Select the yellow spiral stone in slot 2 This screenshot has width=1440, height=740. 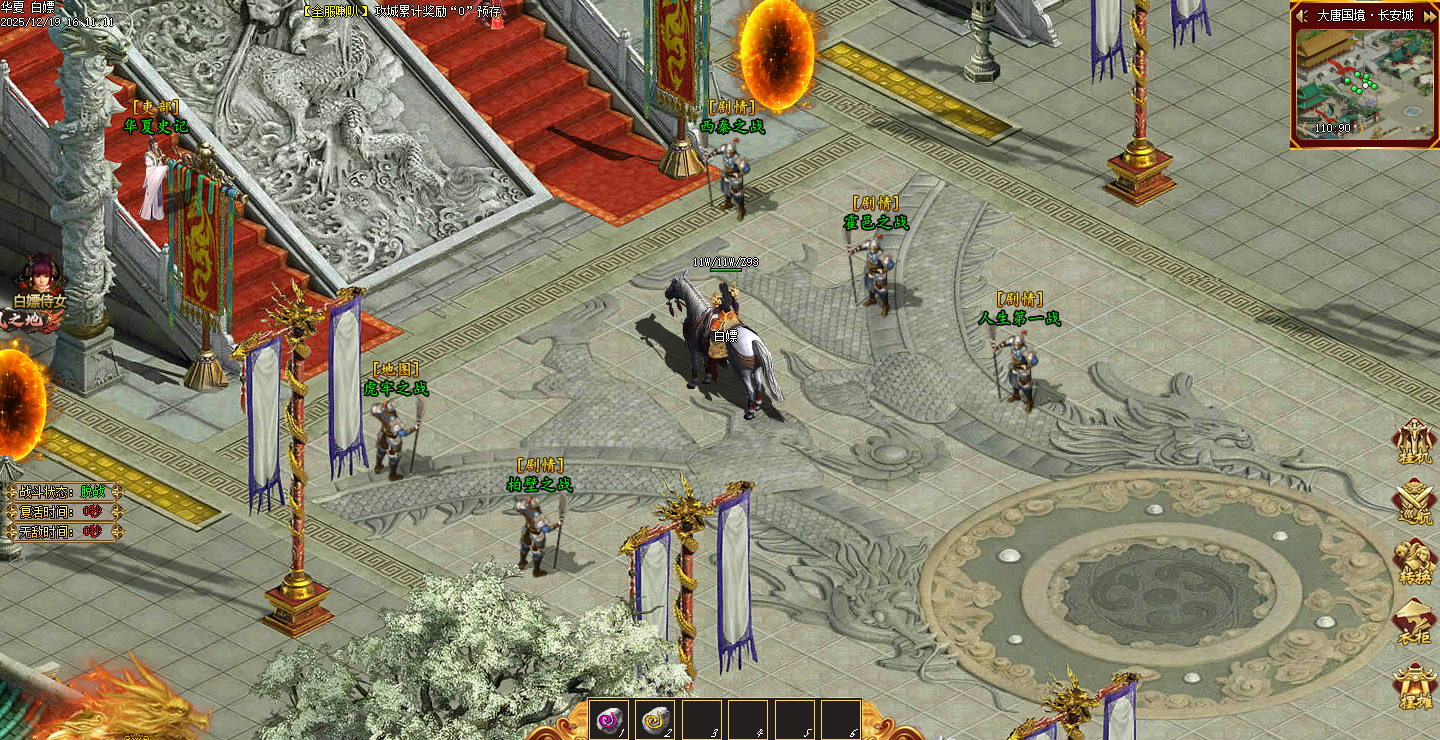click(655, 719)
